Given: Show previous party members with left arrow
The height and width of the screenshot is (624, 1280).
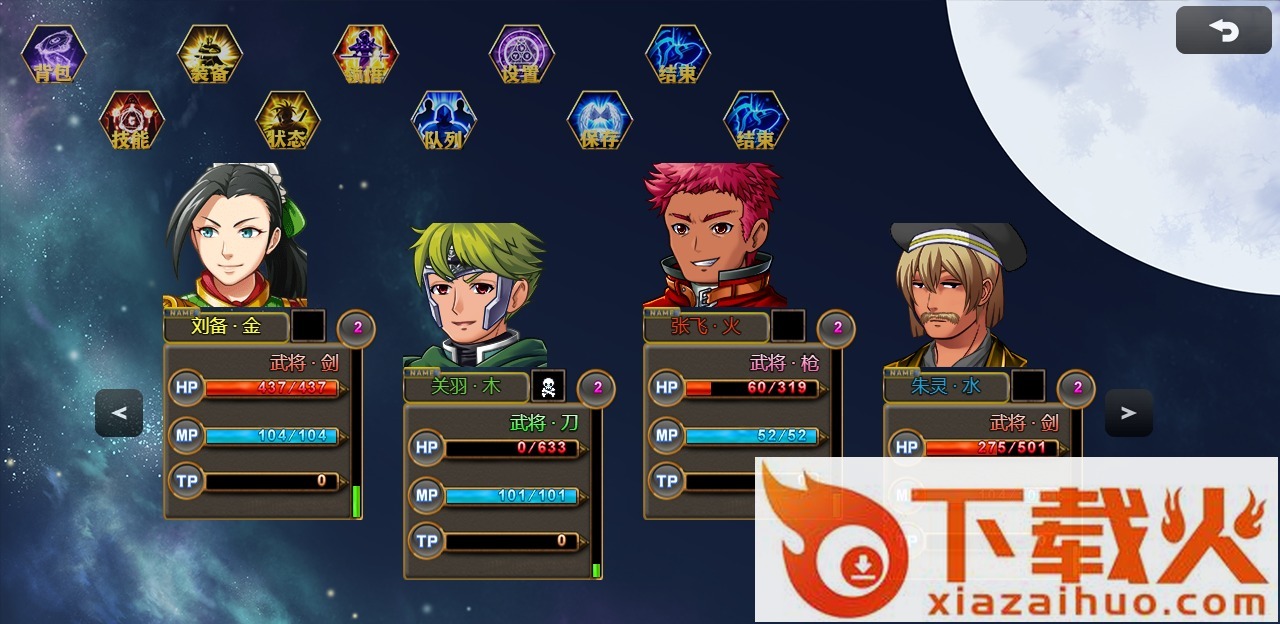Looking at the screenshot, I should 119,413.
